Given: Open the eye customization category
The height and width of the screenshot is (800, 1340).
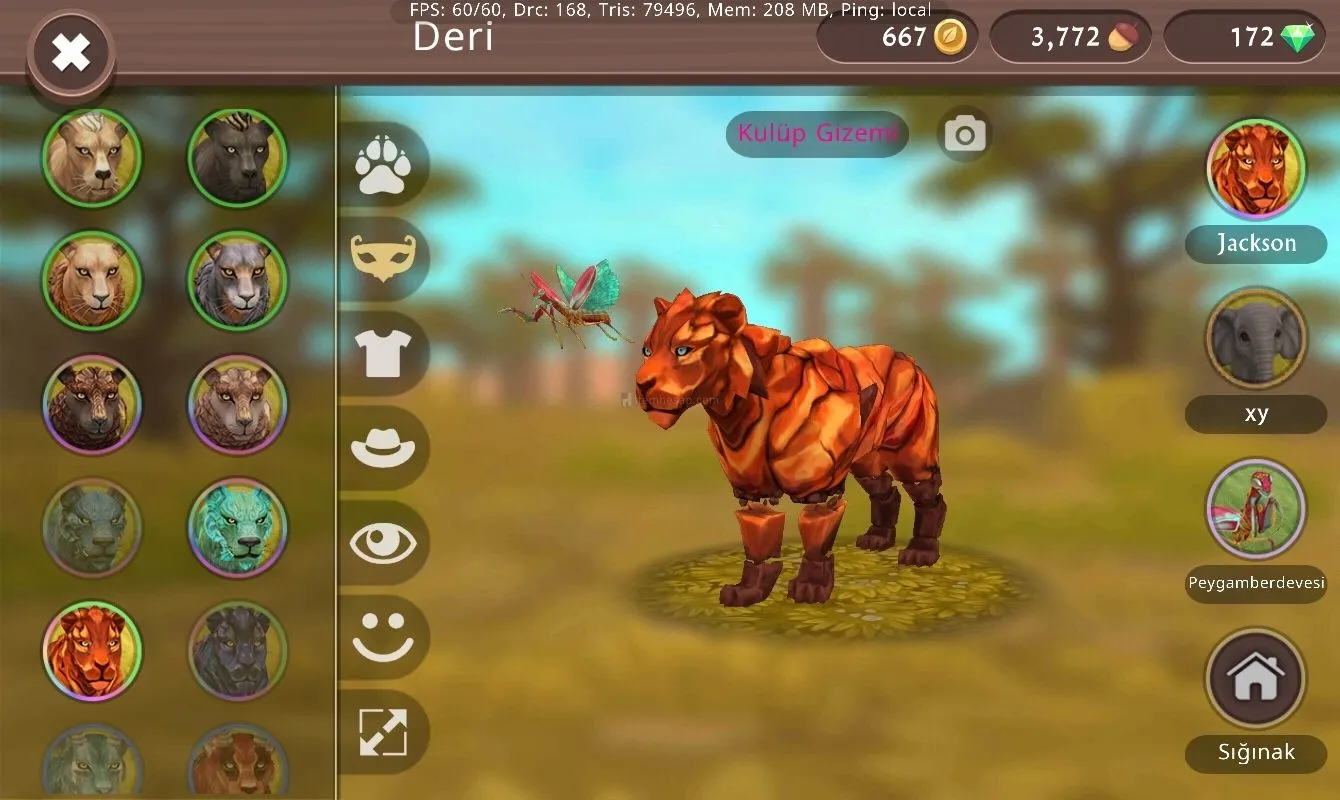Looking at the screenshot, I should [383, 542].
